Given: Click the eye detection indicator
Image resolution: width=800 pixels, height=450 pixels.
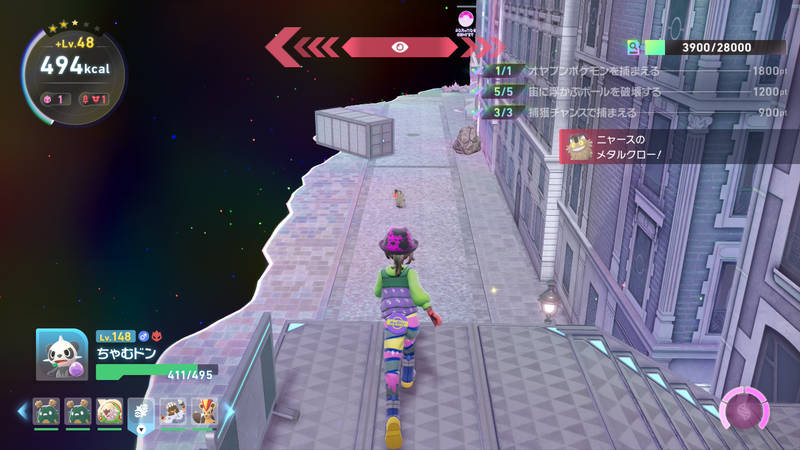Looking at the screenshot, I should pos(400,46).
